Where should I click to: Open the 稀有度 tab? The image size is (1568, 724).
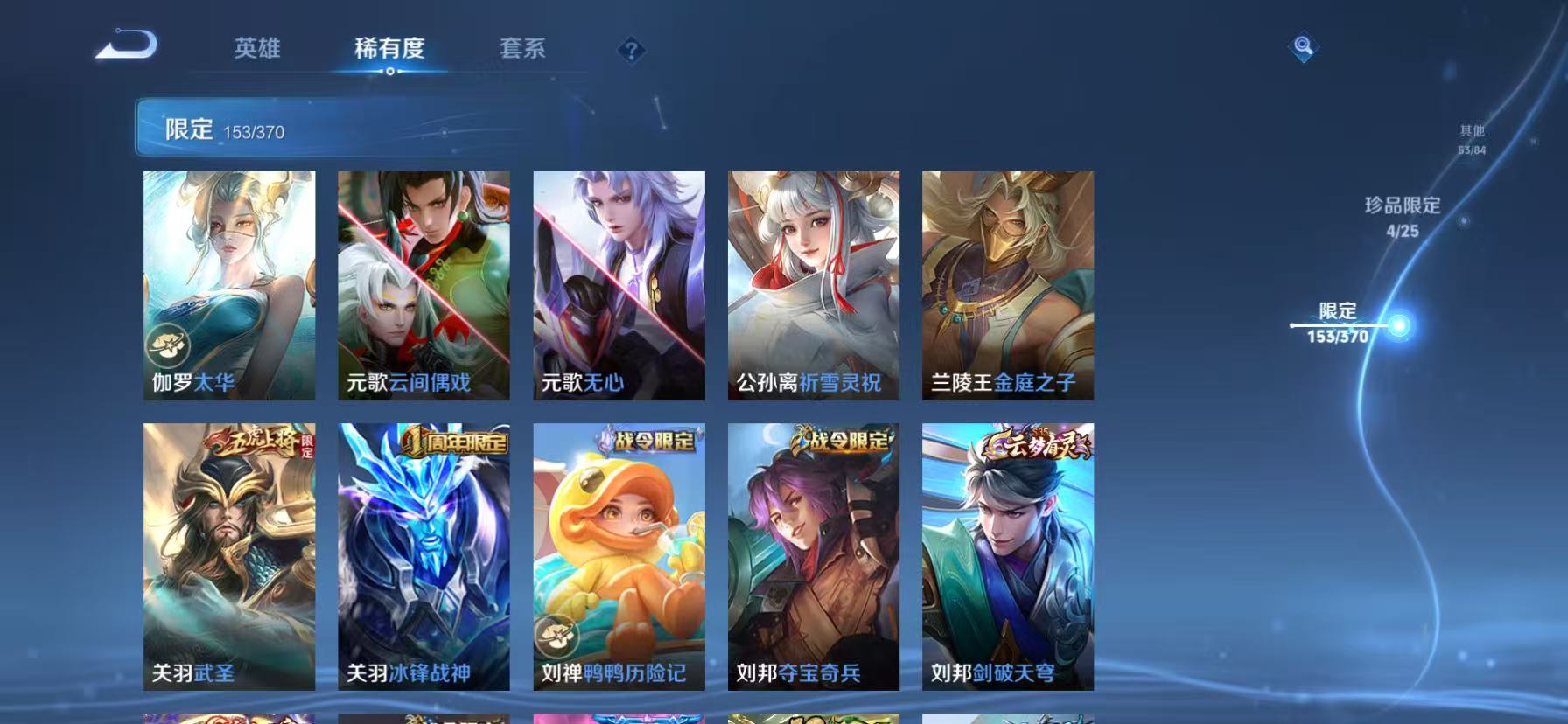click(390, 50)
